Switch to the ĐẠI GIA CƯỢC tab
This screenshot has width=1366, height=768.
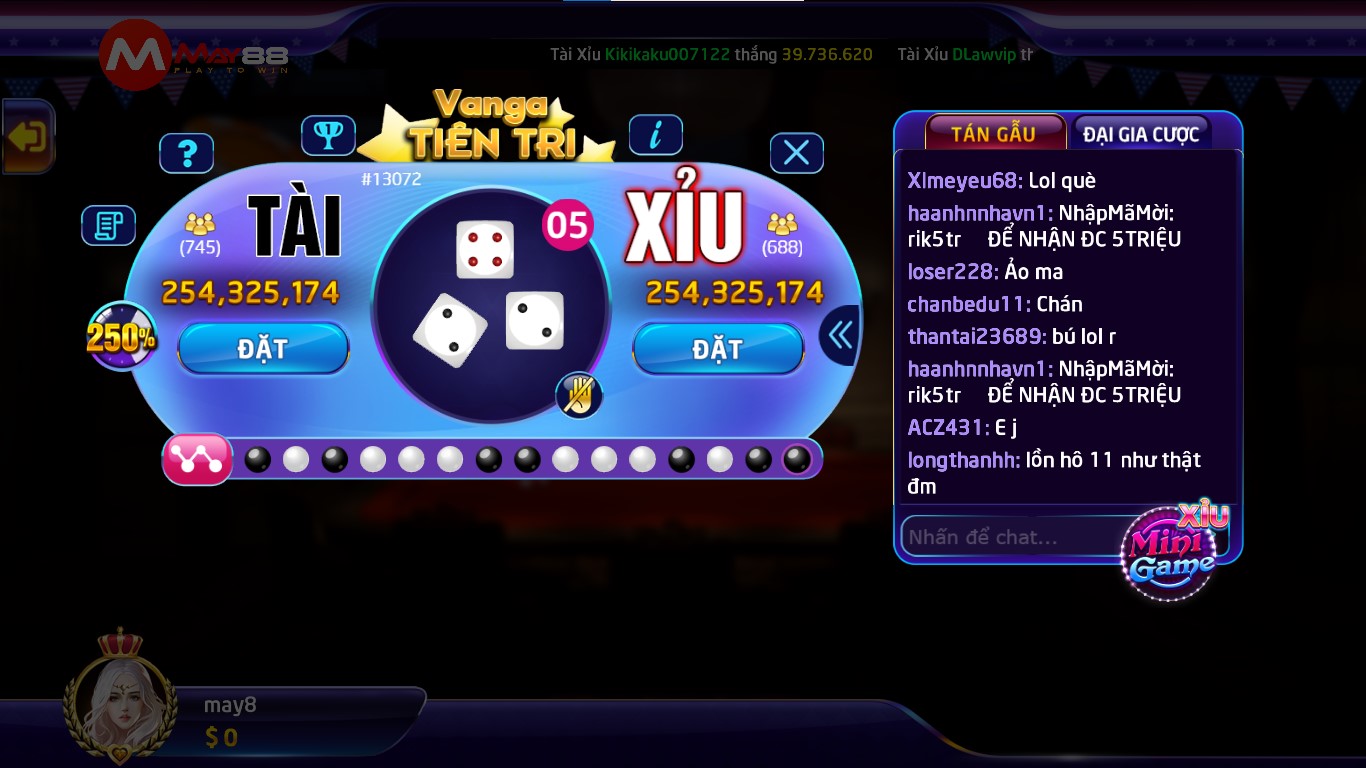coord(1141,131)
